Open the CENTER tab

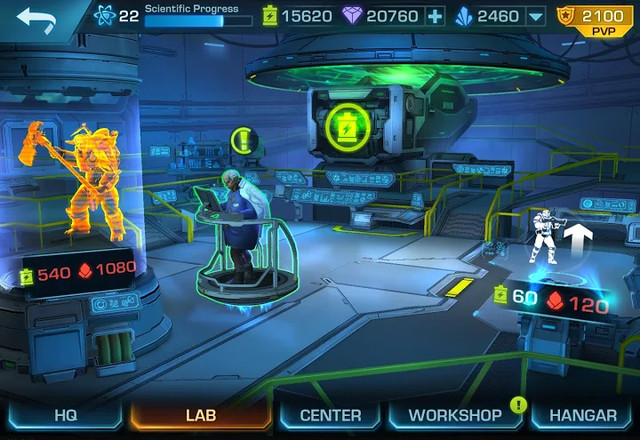pos(329,414)
